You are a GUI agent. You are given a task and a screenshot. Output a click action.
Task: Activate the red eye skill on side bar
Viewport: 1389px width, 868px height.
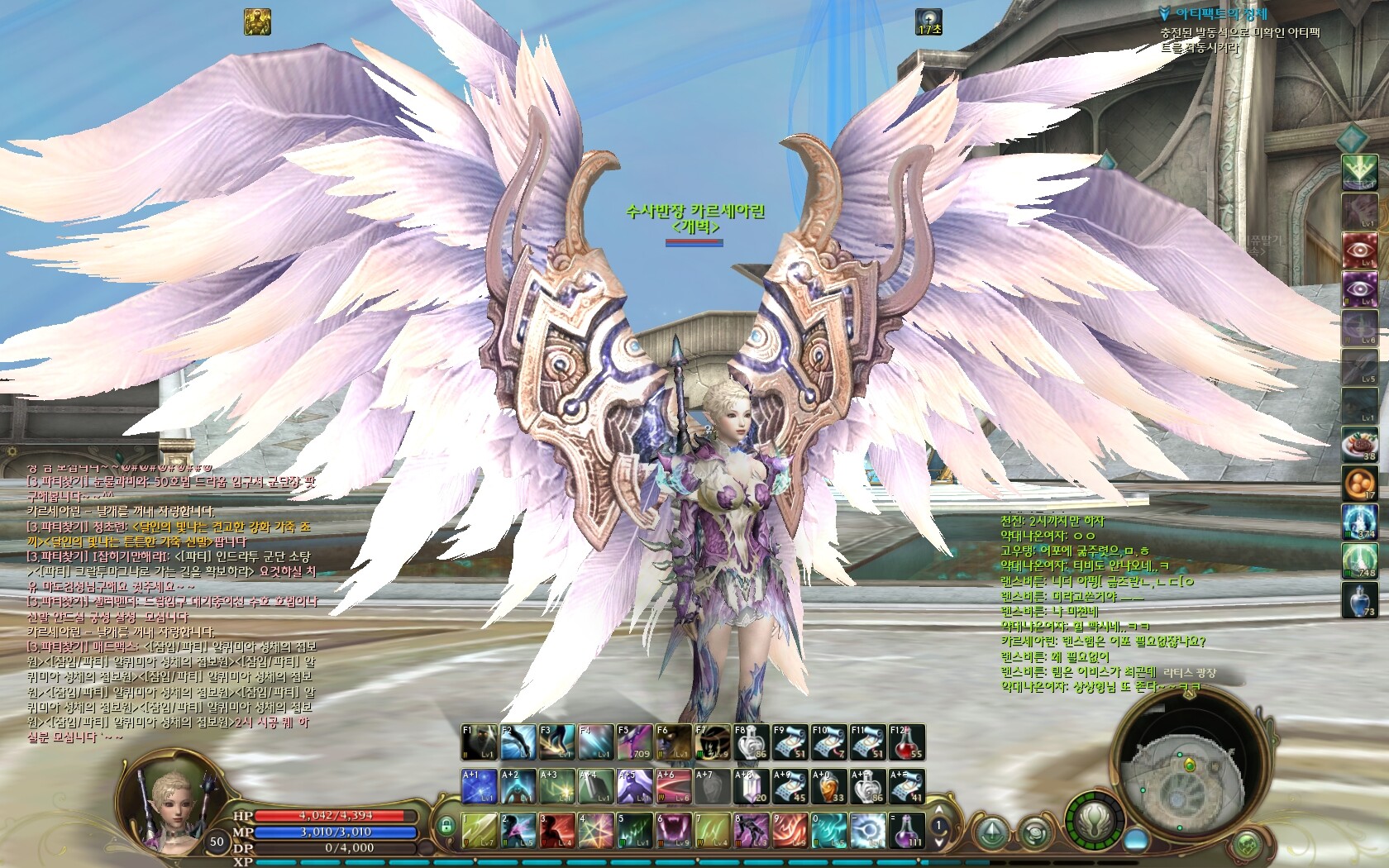(1358, 250)
